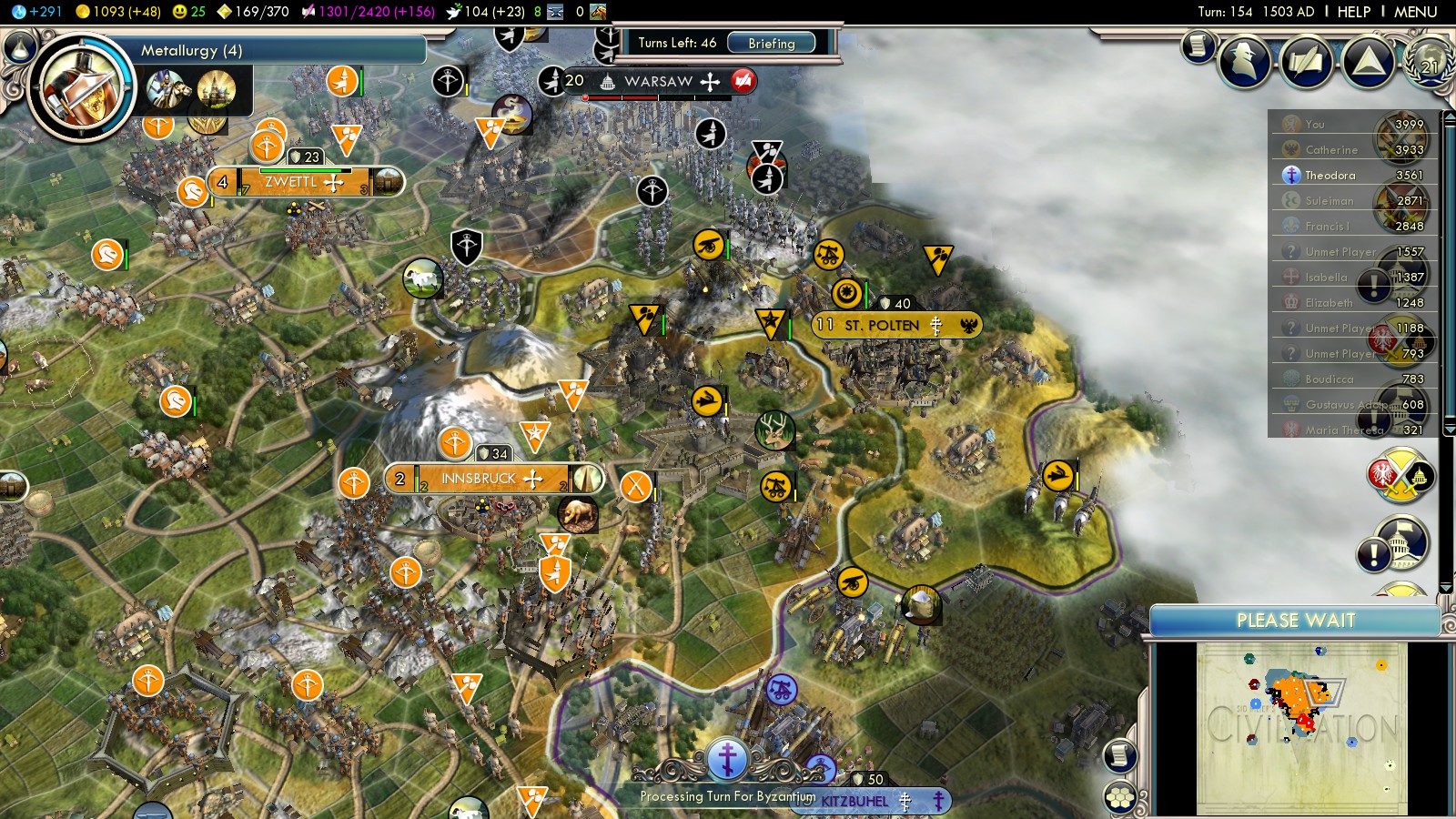Open the crossed swords war notification

(x=1401, y=475)
